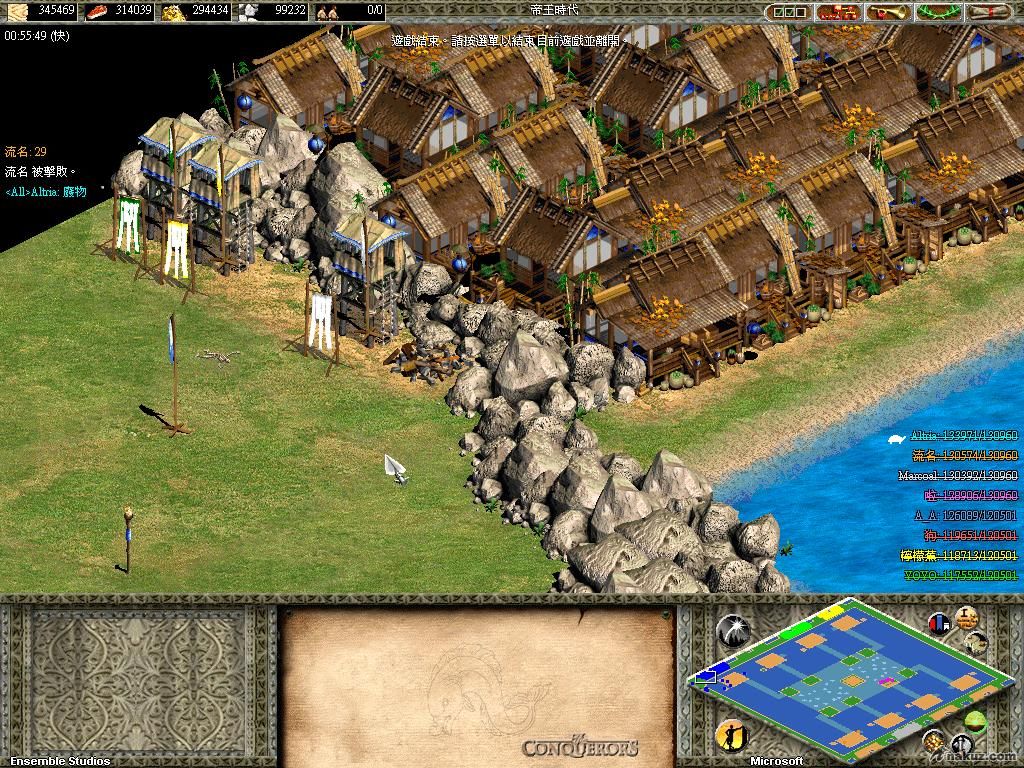
Task: Click the red and blue flags button
Action: (940, 624)
